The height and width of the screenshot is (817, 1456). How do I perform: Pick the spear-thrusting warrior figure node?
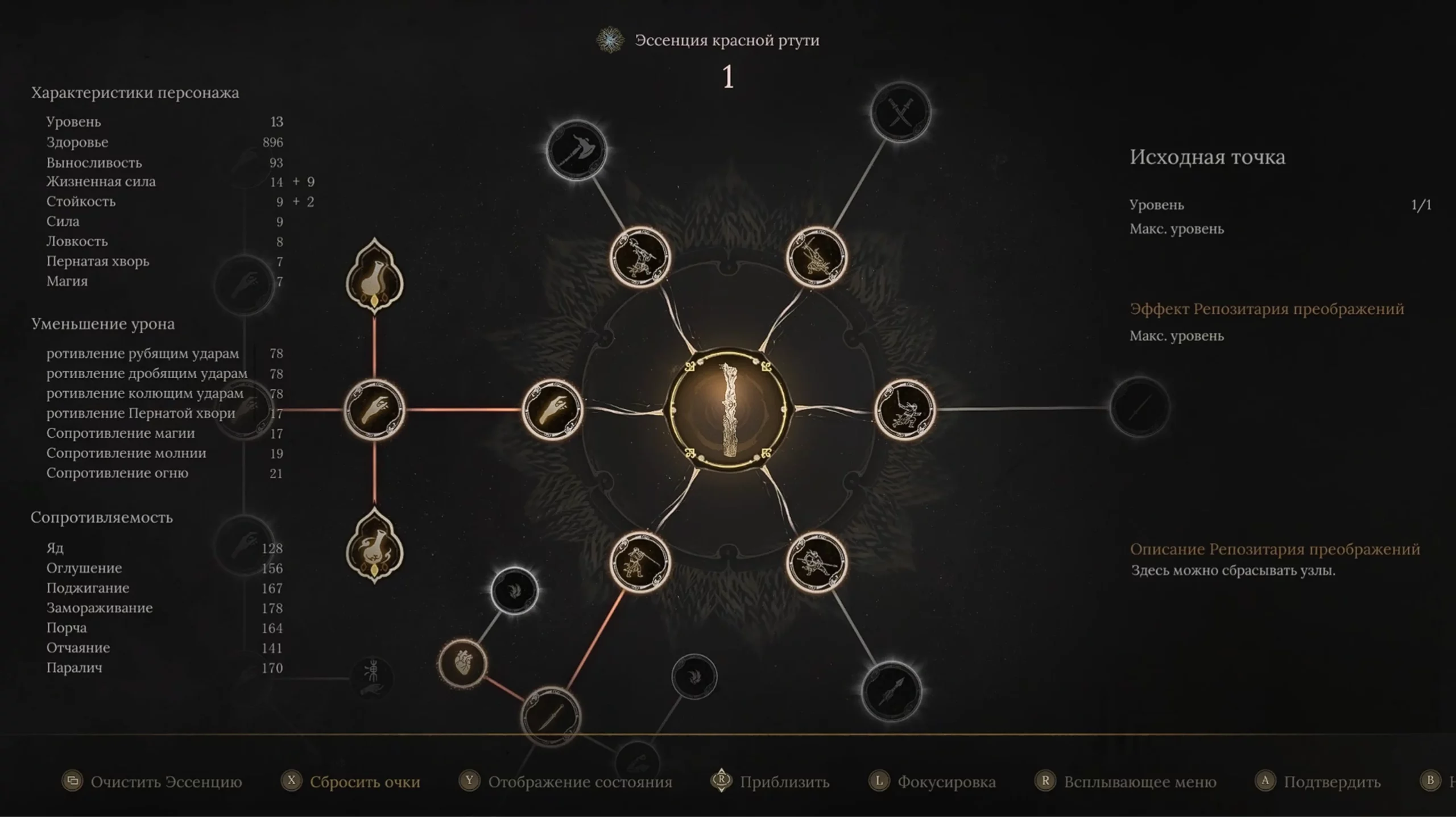point(817,562)
